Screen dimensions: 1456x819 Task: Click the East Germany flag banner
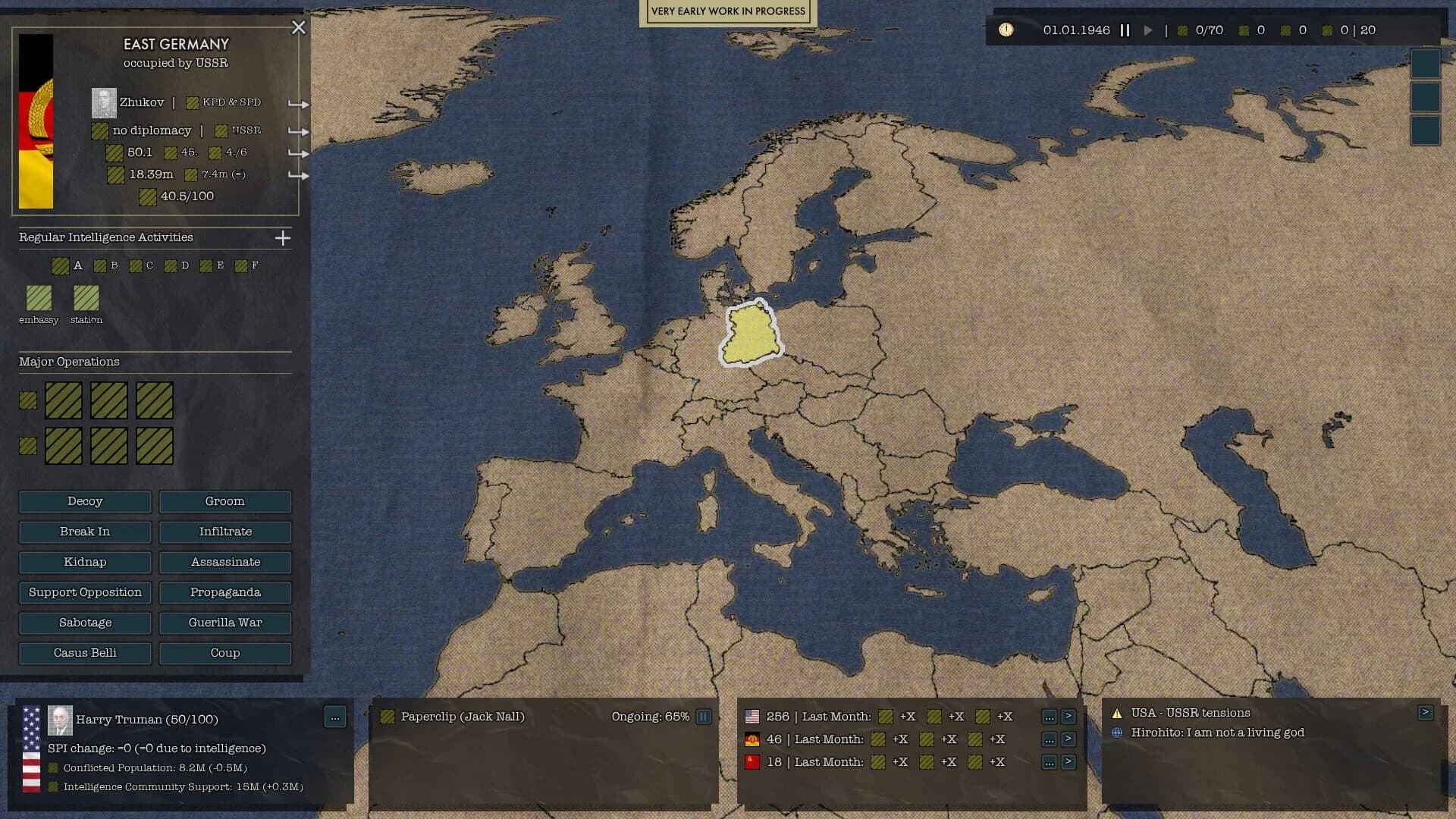(36, 121)
